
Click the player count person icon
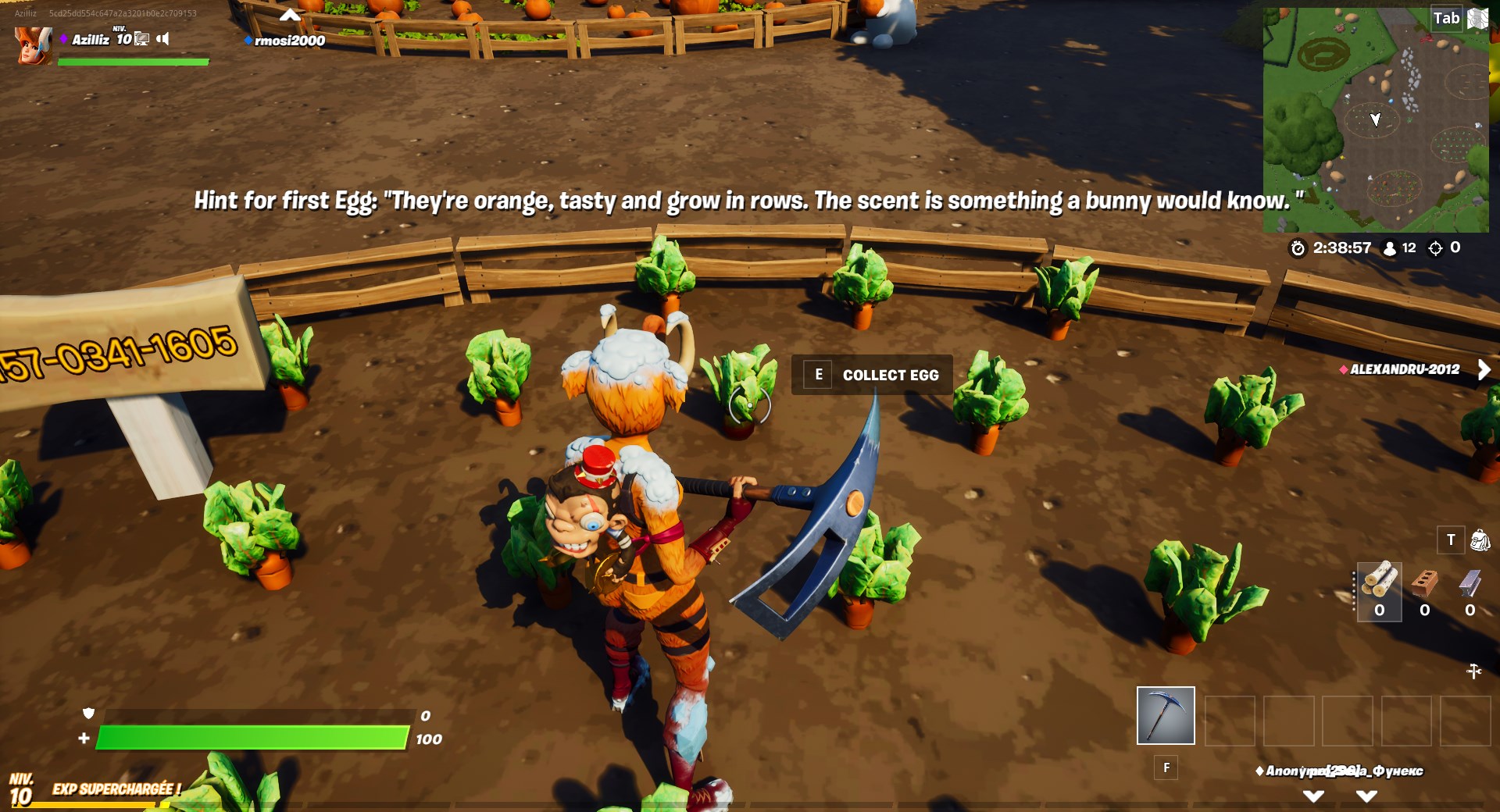click(1390, 248)
